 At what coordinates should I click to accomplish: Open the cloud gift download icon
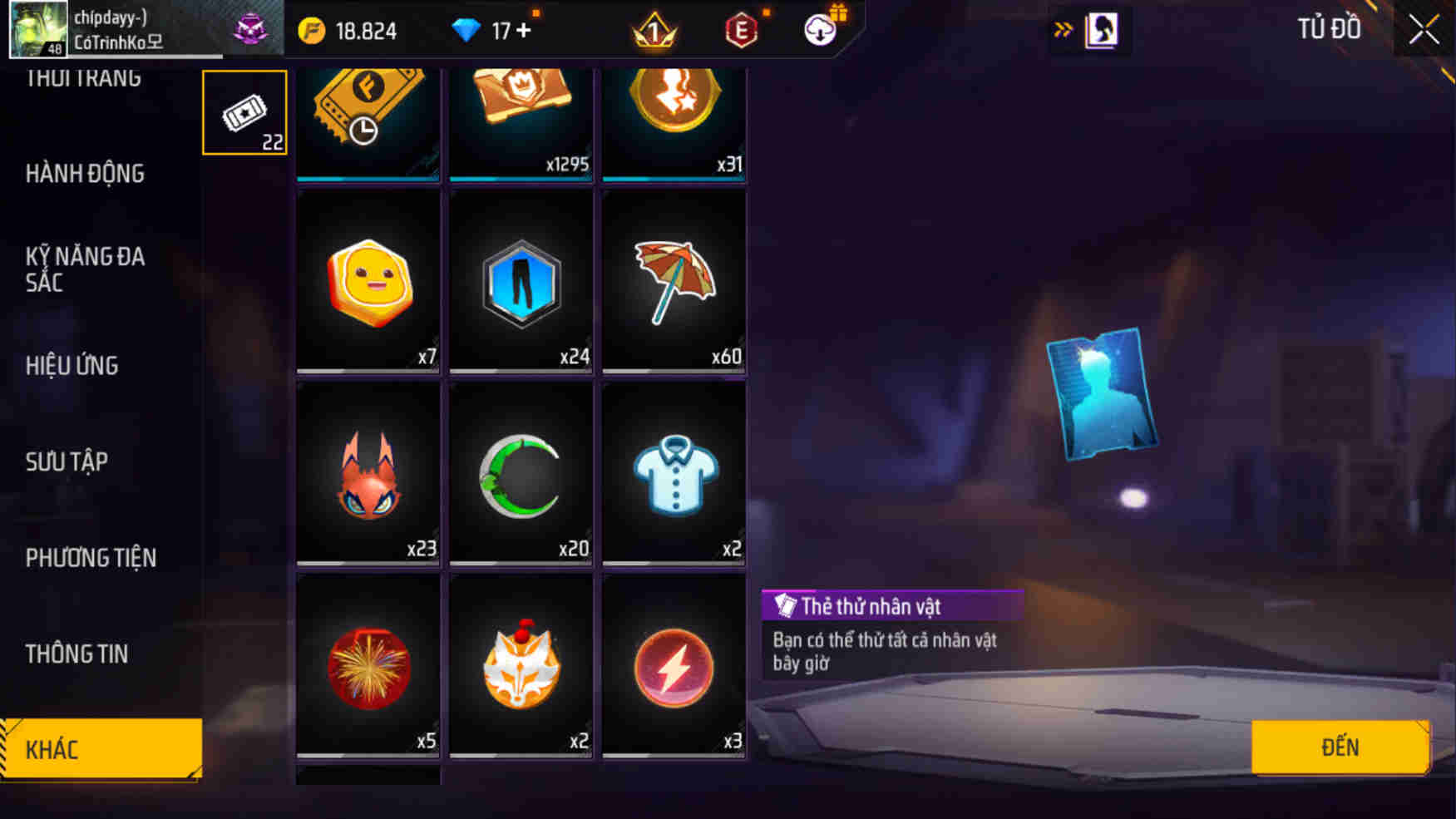[819, 29]
